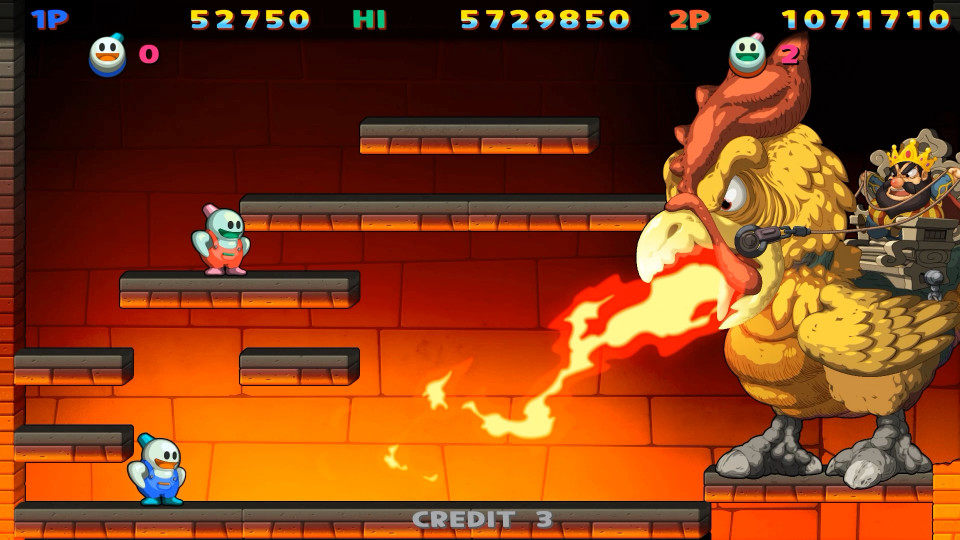Click the 1P snowman lives icon
960x540 pixels.
tap(108, 55)
